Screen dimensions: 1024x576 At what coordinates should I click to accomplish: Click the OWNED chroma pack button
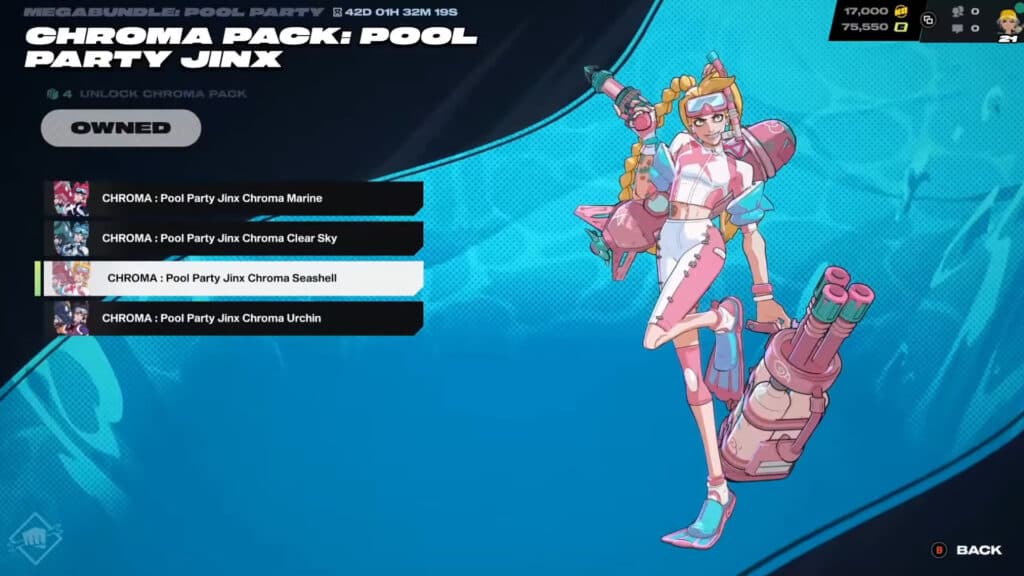(x=120, y=128)
